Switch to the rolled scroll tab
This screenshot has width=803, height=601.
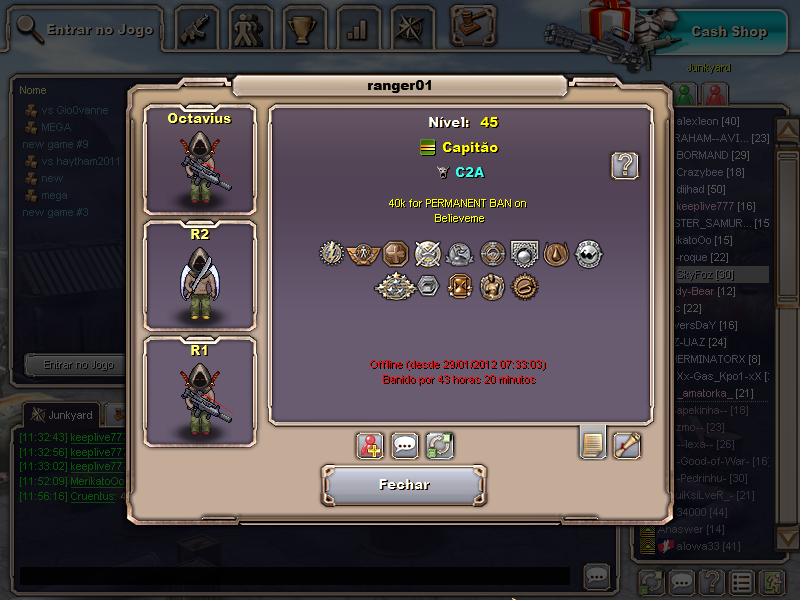(x=627, y=443)
